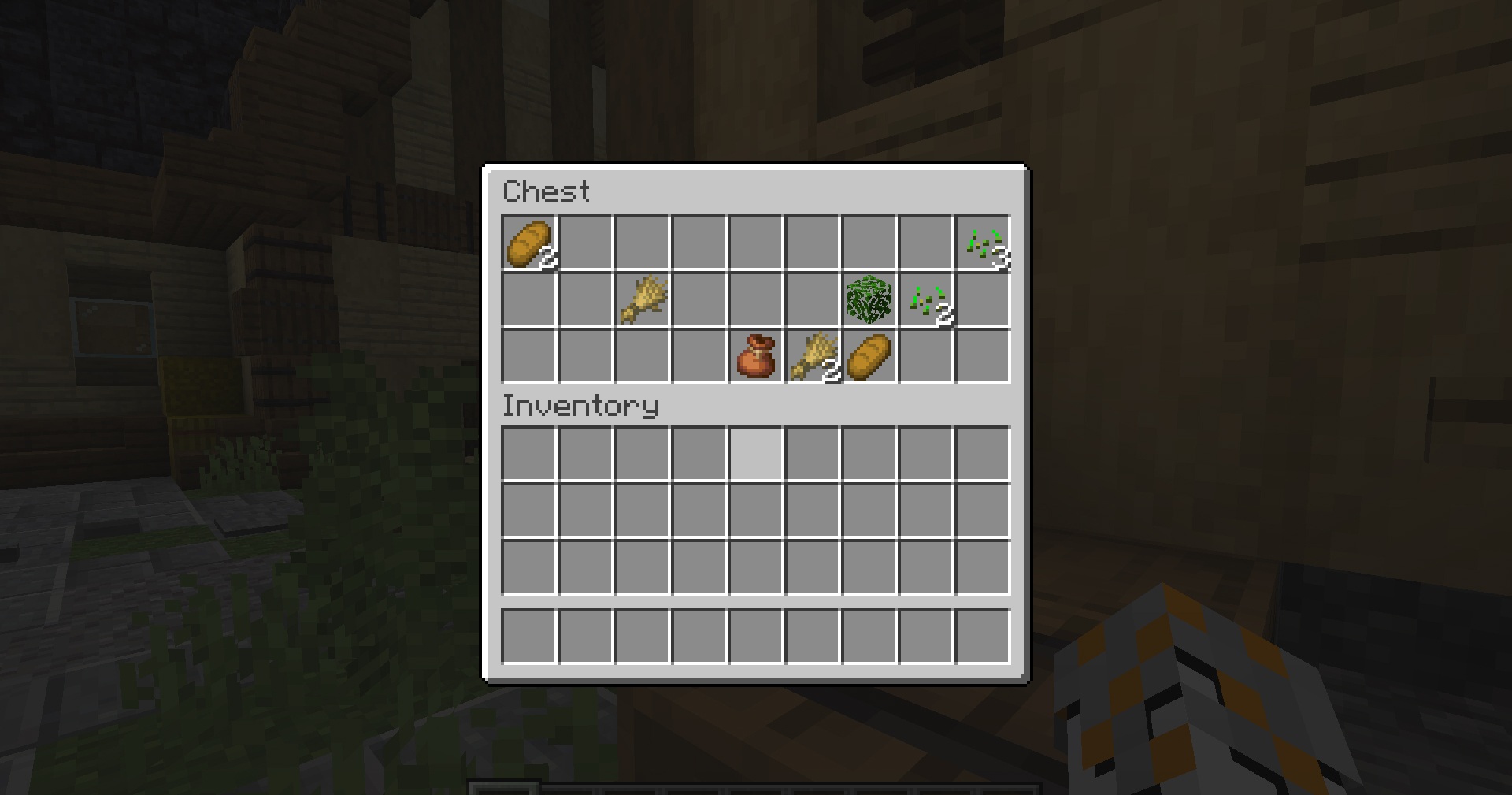Click the Chest title label
Screen dimensions: 1512x795
tap(547, 191)
